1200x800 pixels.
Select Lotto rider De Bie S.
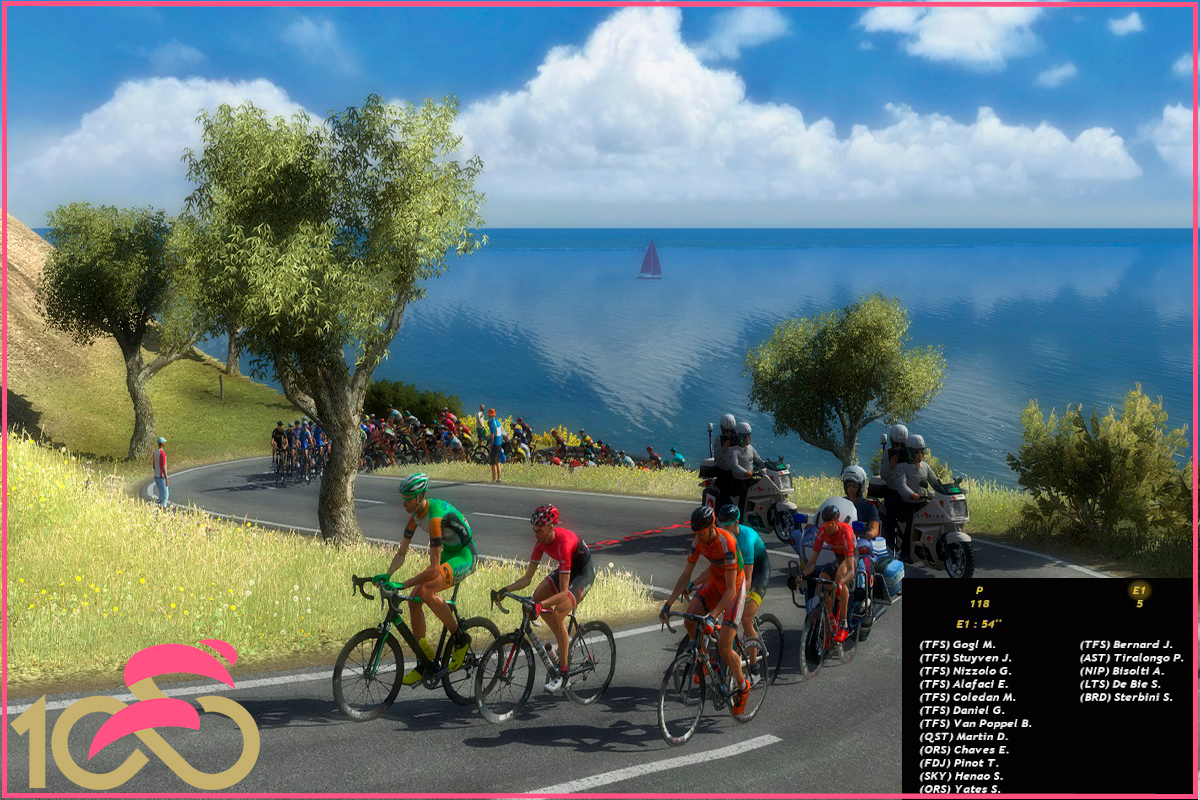1122,684
